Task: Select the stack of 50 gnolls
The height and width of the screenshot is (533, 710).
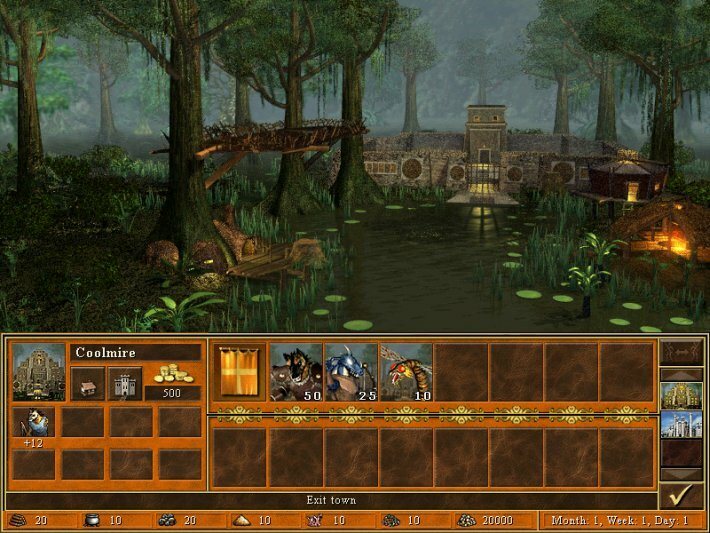Action: tap(295, 372)
